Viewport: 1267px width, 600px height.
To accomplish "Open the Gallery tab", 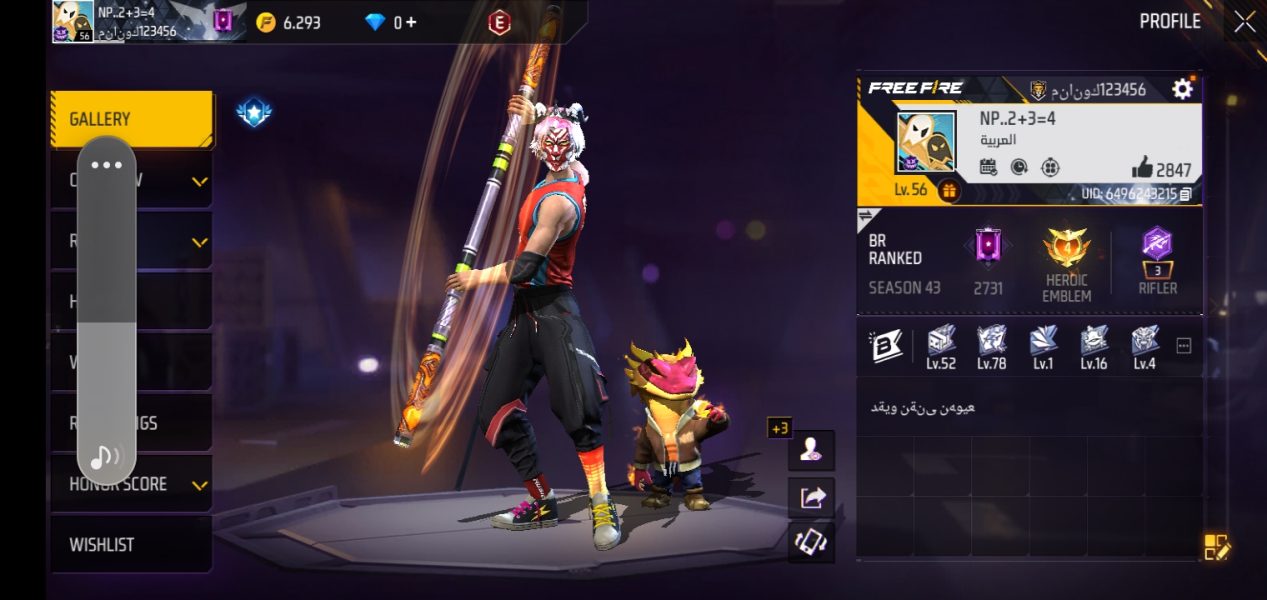I will point(131,119).
